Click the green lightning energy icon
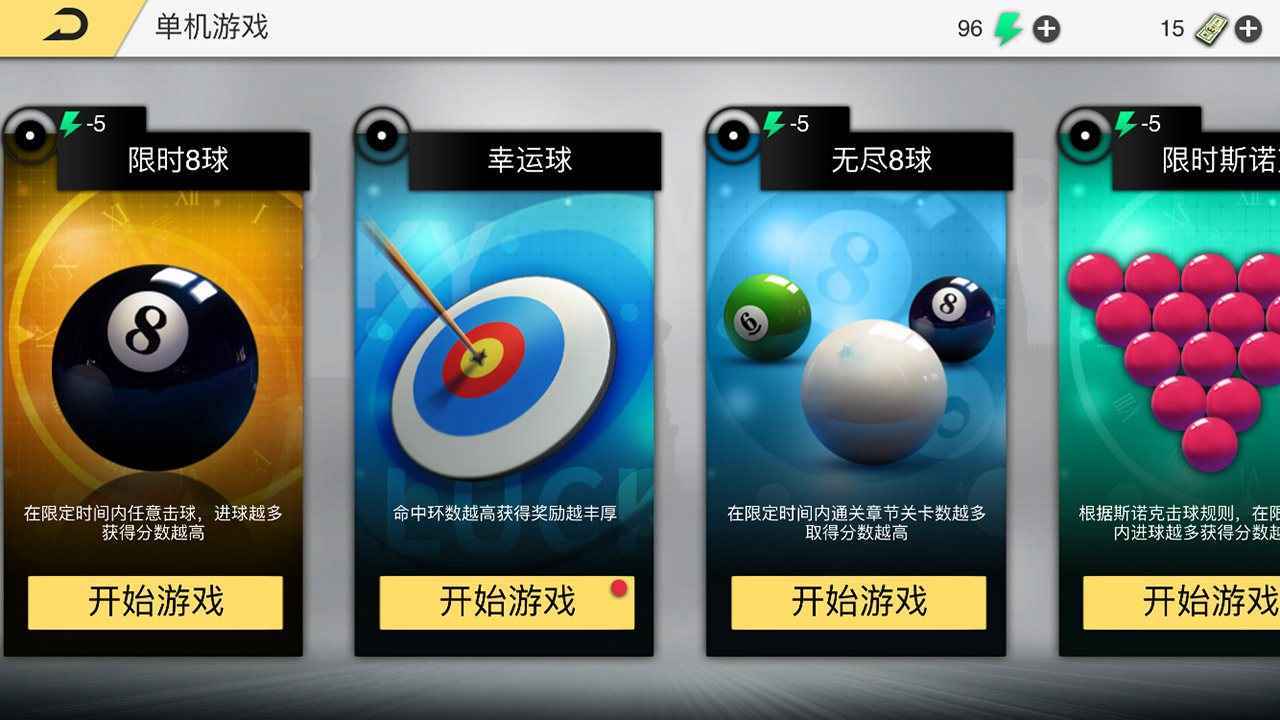The width and height of the screenshot is (1280, 720). tap(1009, 28)
